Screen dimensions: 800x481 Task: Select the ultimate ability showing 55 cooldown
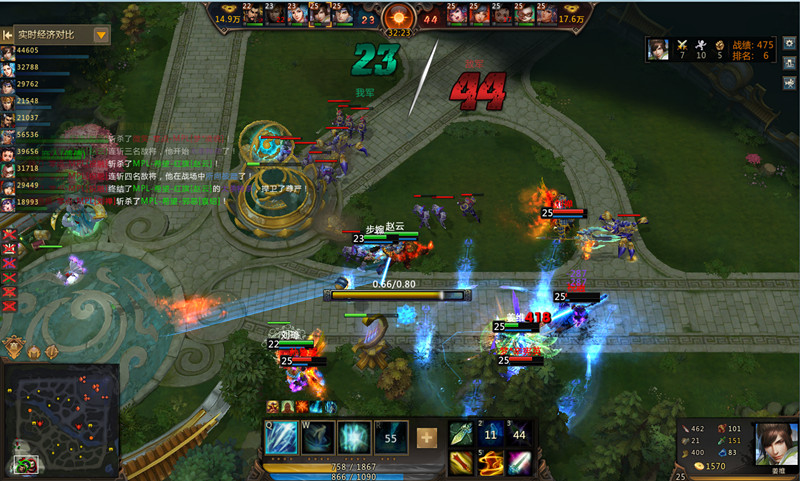click(390, 438)
